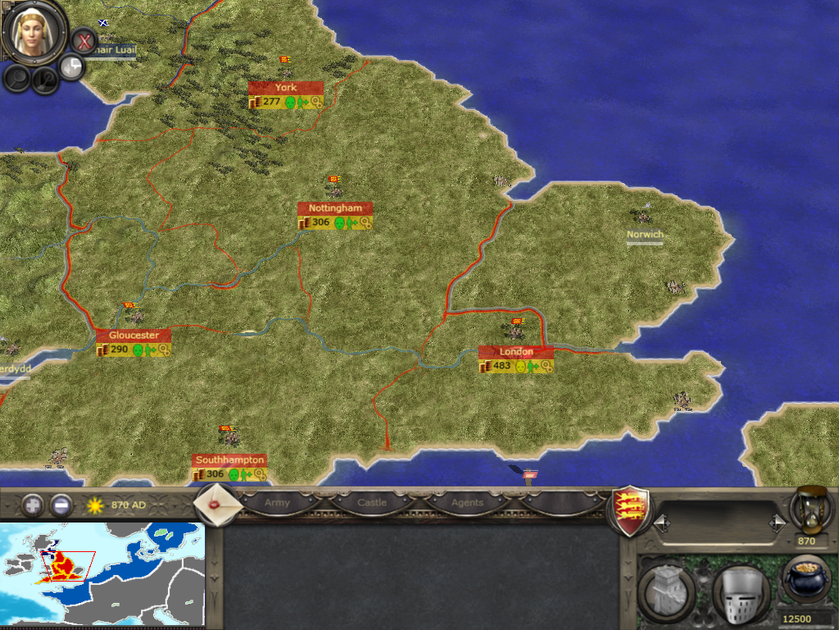Switch to the Army tab
The width and height of the screenshot is (839, 630).
pos(277,503)
